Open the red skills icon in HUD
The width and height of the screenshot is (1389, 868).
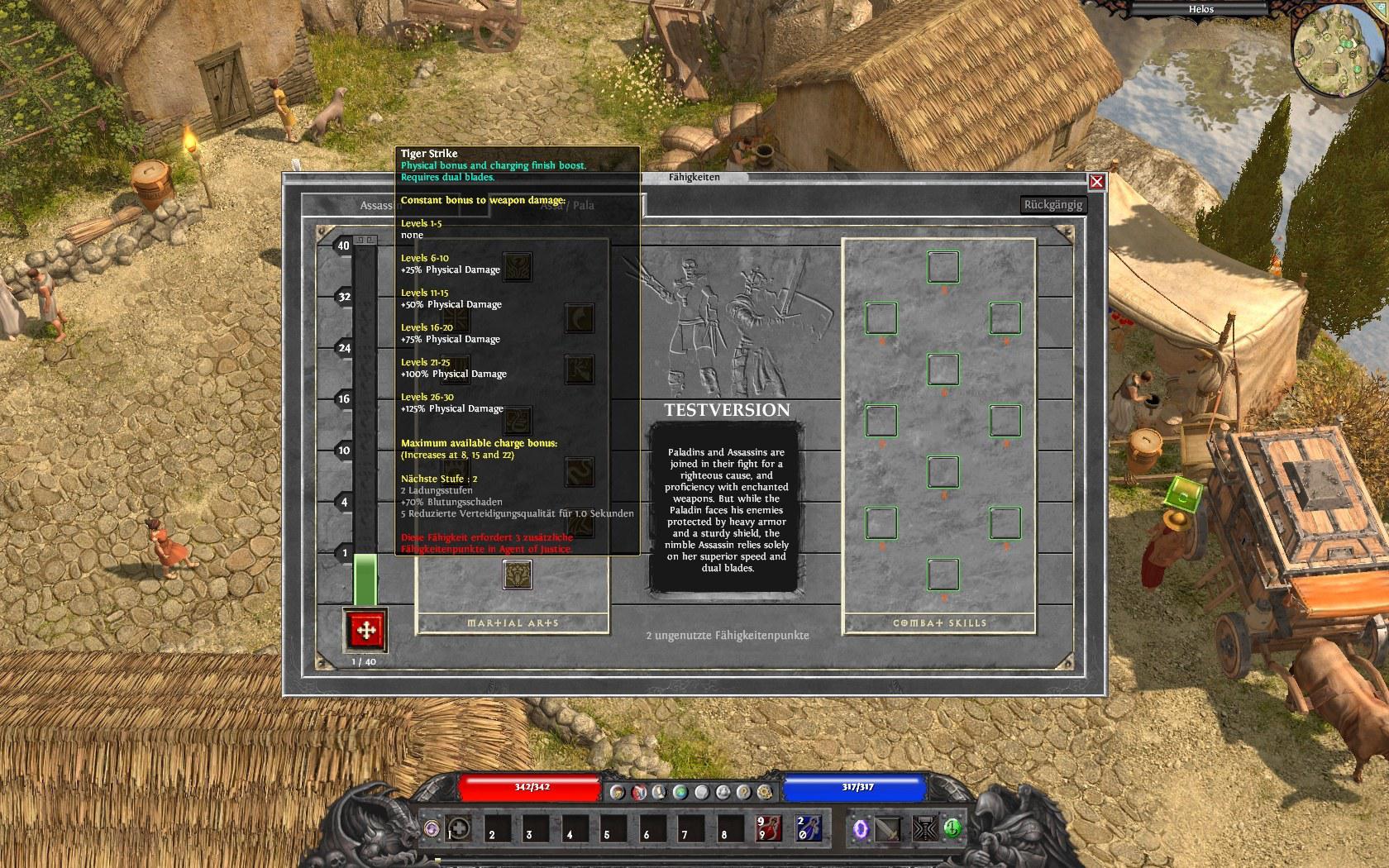click(638, 792)
